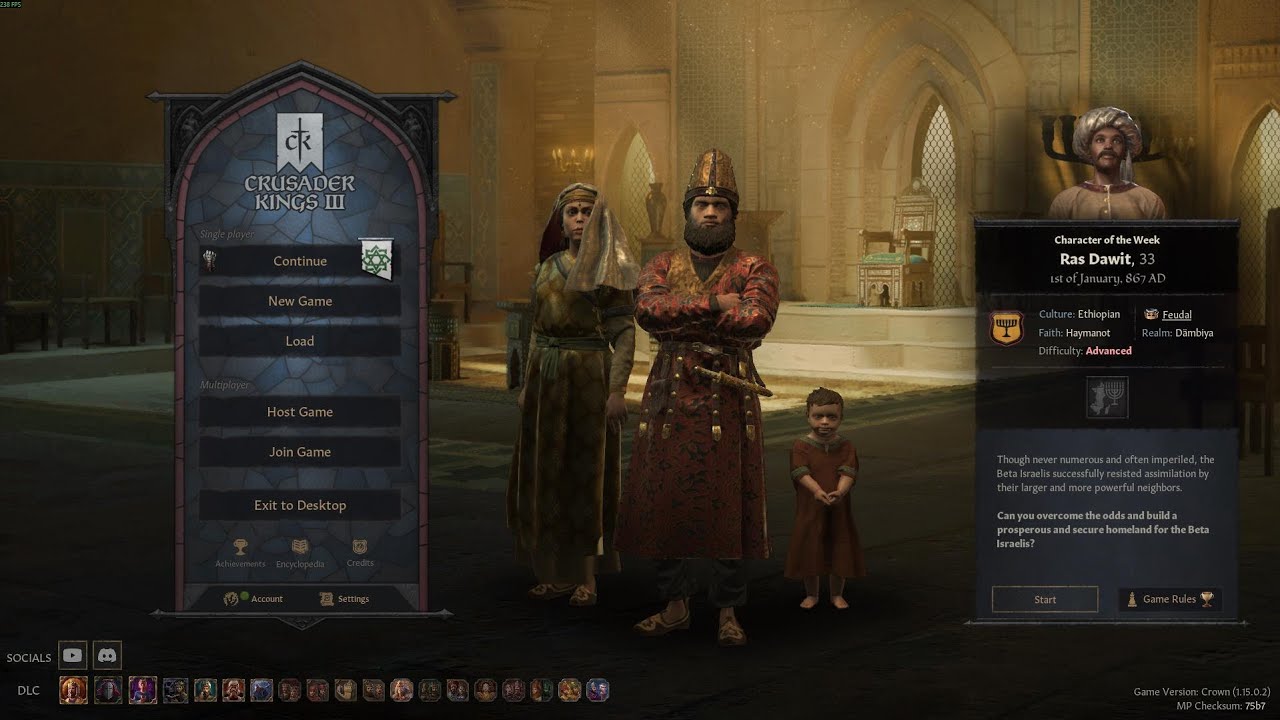Open Game Rules for this start
The height and width of the screenshot is (720, 1280).
(1169, 599)
